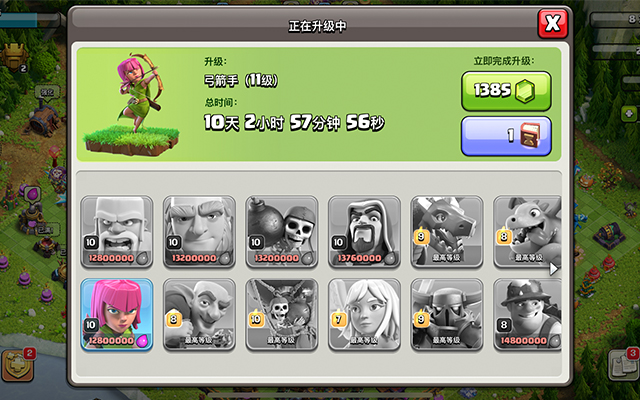Choose the Baby Dragon tile

[x=527, y=231]
